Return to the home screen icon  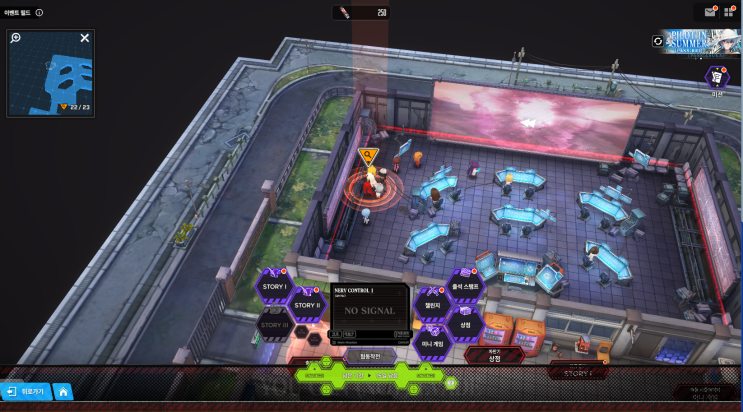[x=62, y=392]
